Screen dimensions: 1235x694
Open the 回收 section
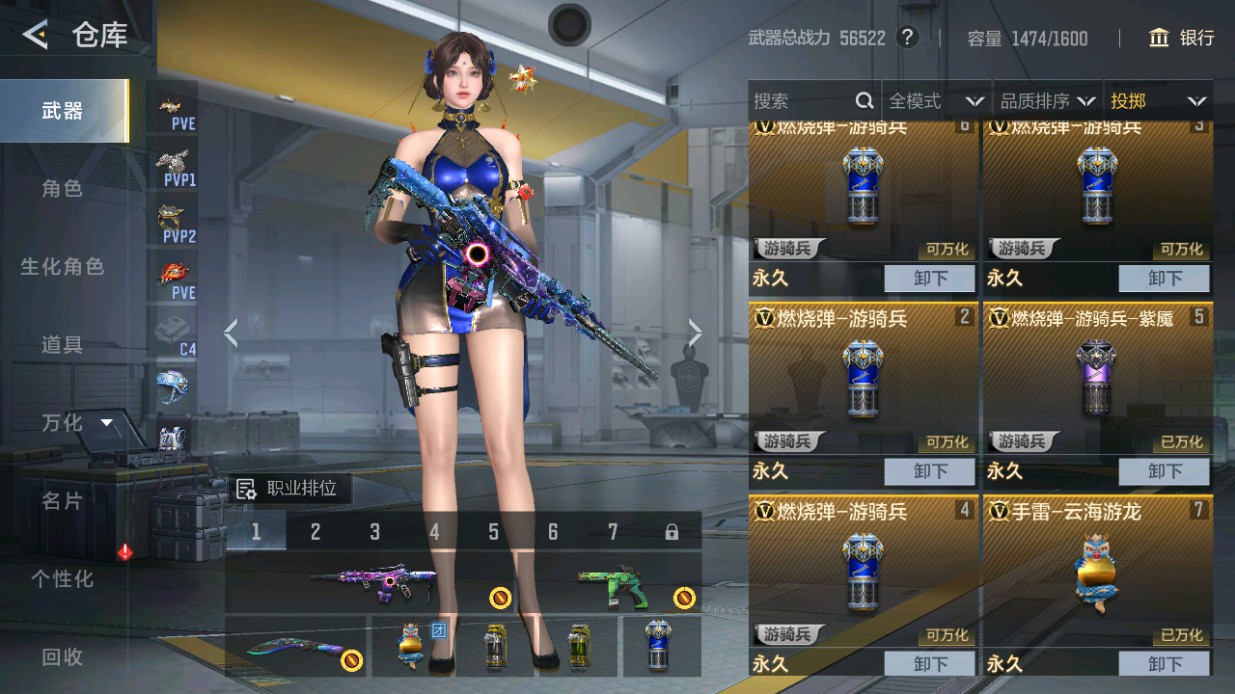[62, 657]
